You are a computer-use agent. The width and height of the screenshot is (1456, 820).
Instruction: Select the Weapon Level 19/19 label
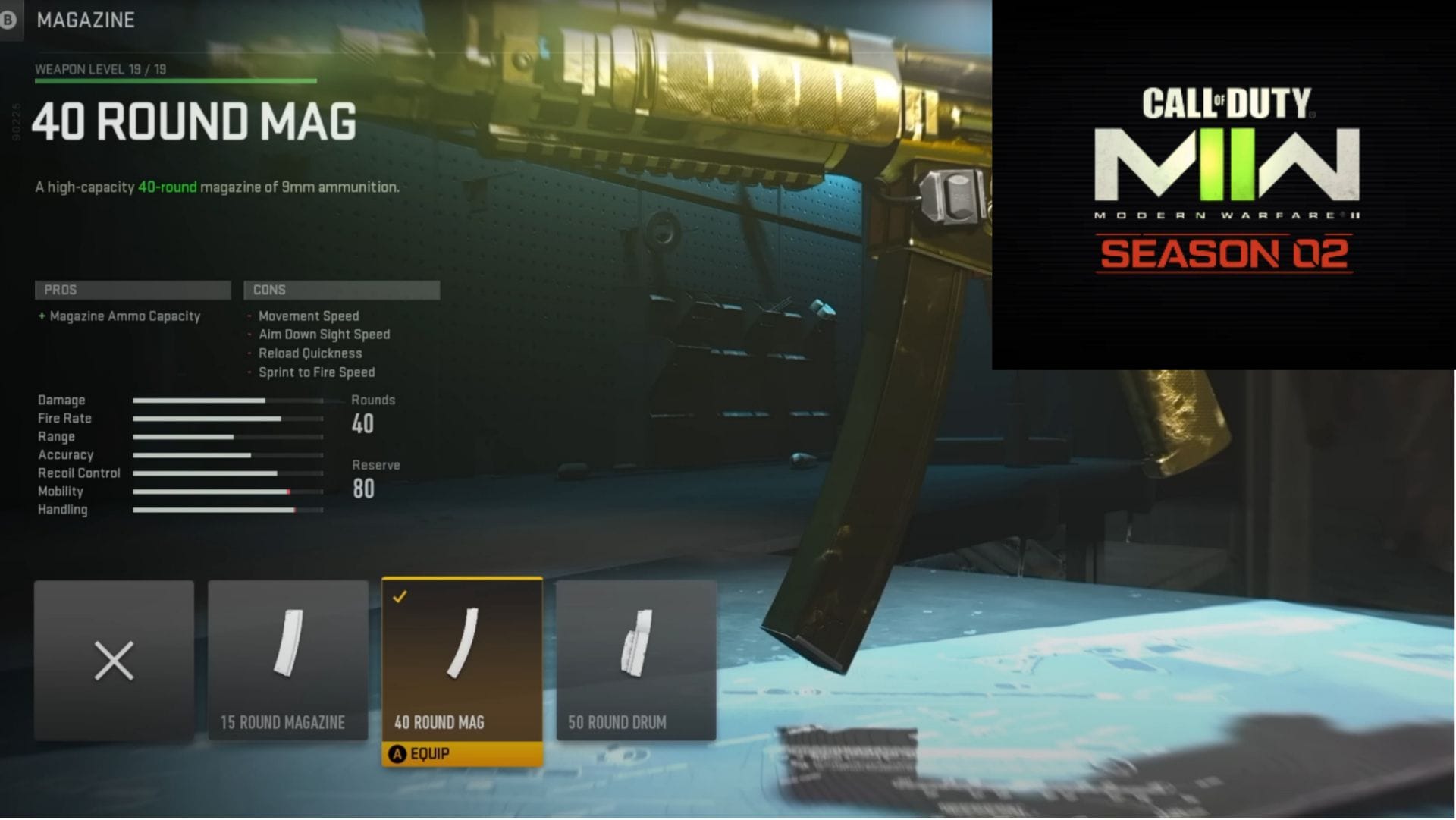[x=102, y=69]
